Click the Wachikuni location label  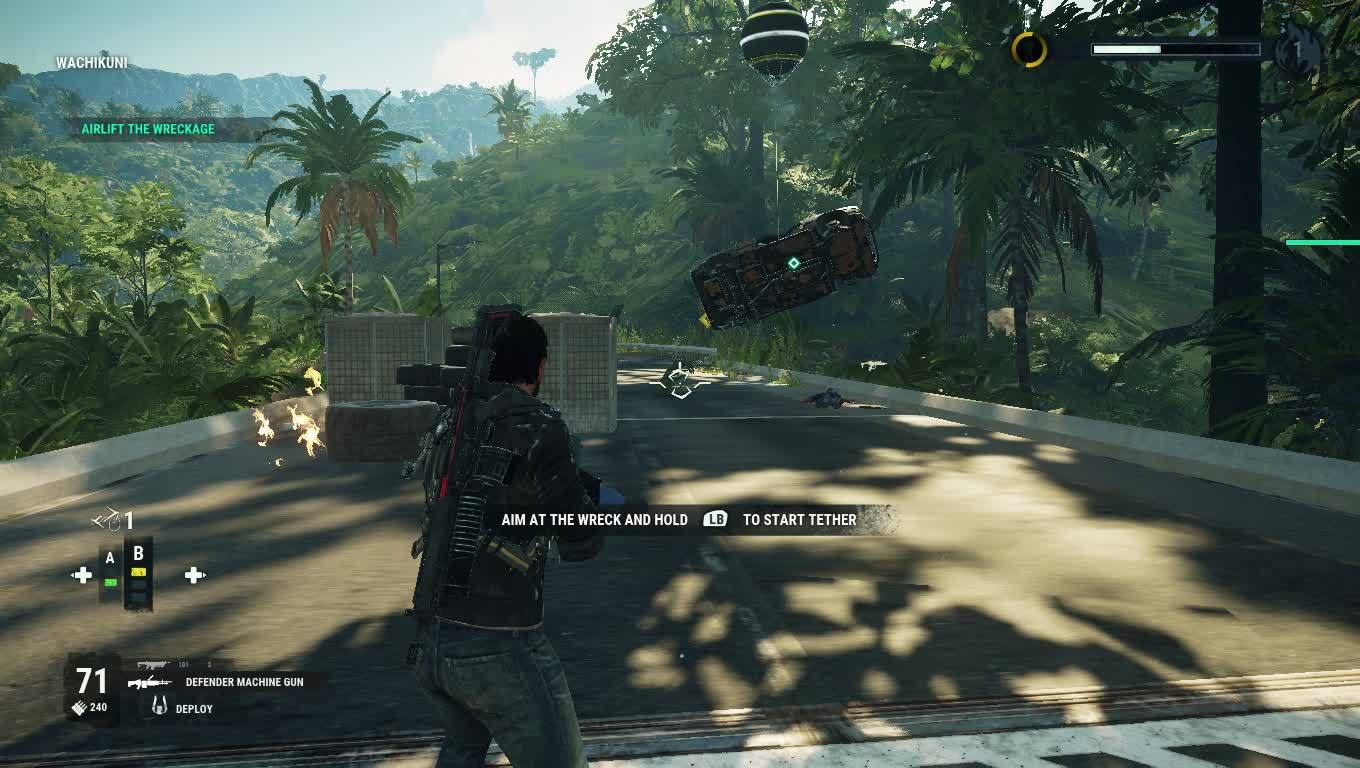(92, 63)
